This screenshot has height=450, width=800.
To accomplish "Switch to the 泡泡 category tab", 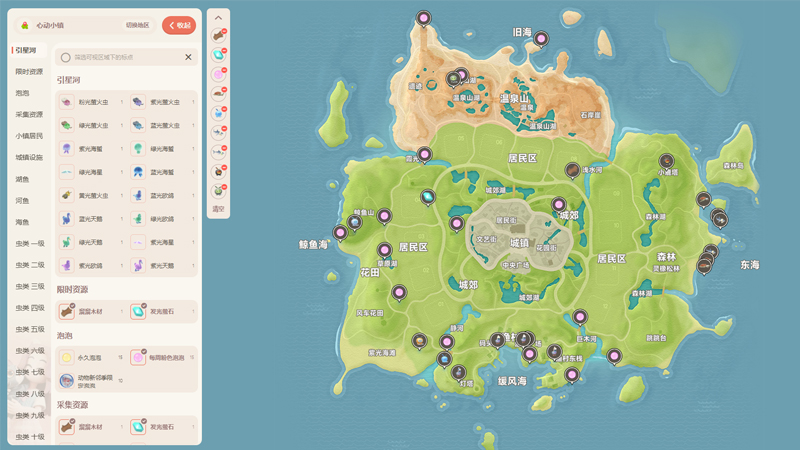I will 22,93.
